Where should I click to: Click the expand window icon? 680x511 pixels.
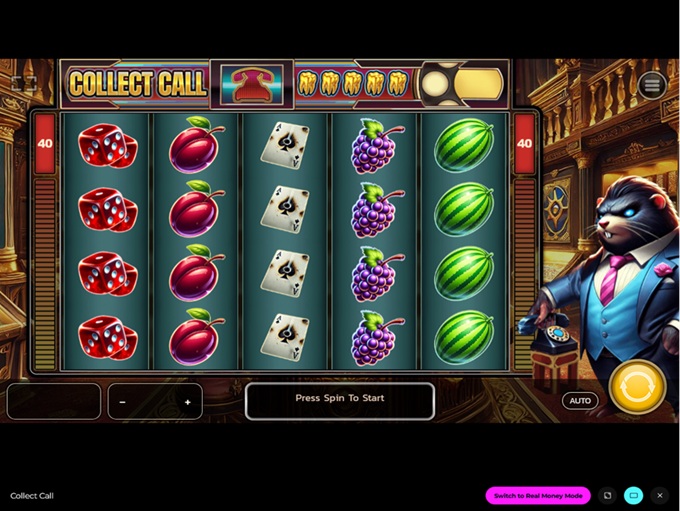607,496
